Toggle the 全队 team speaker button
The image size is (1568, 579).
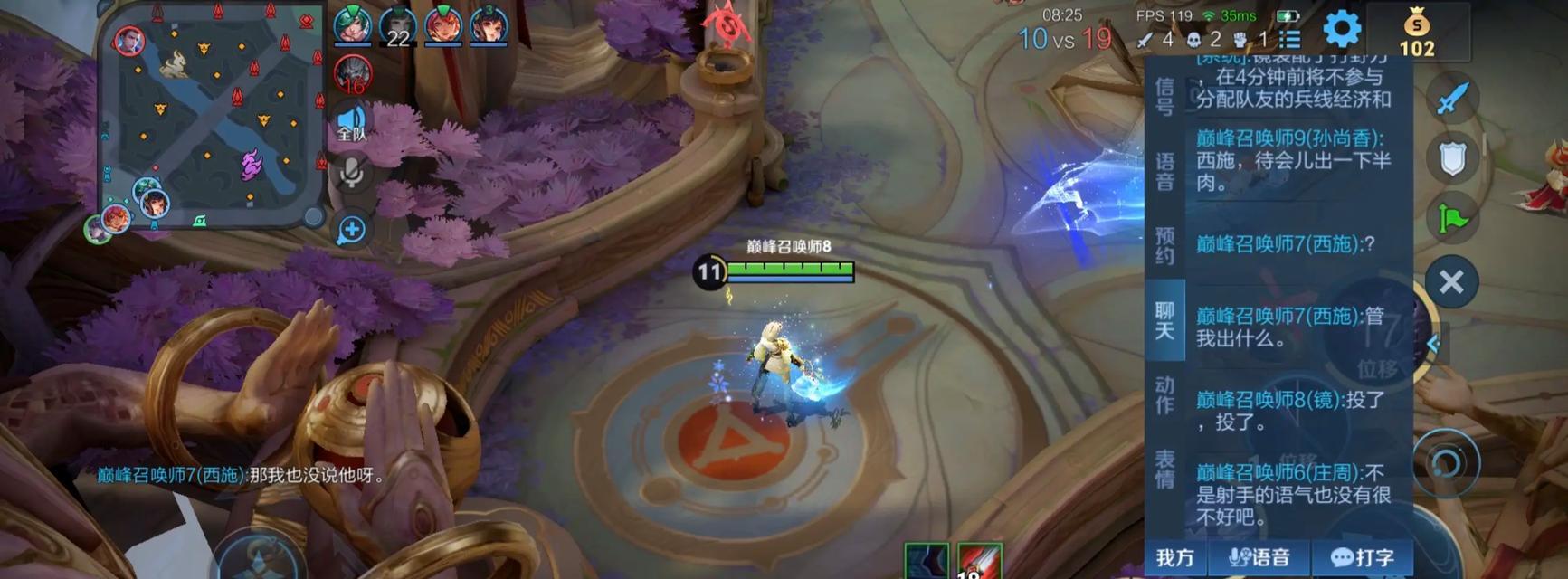tap(351, 124)
